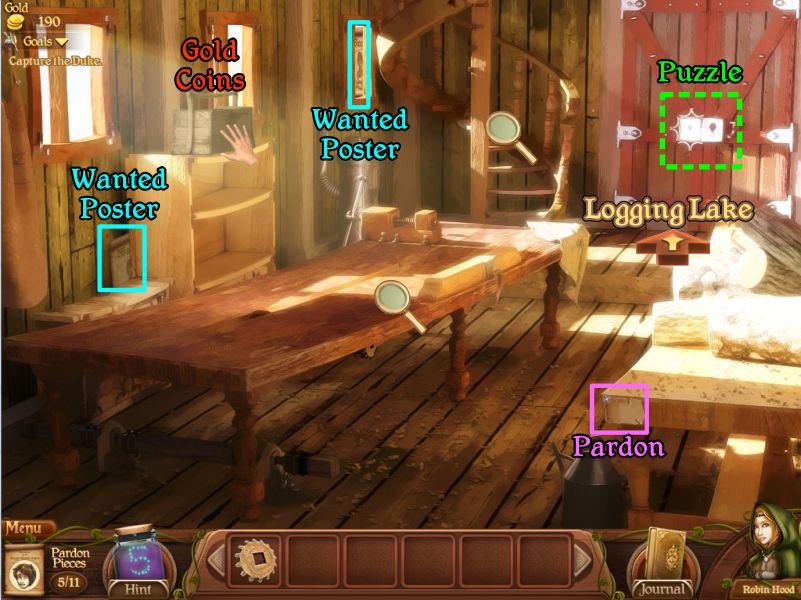Expand the Goals dropdown
The width and height of the screenshot is (801, 600).
click(41, 41)
